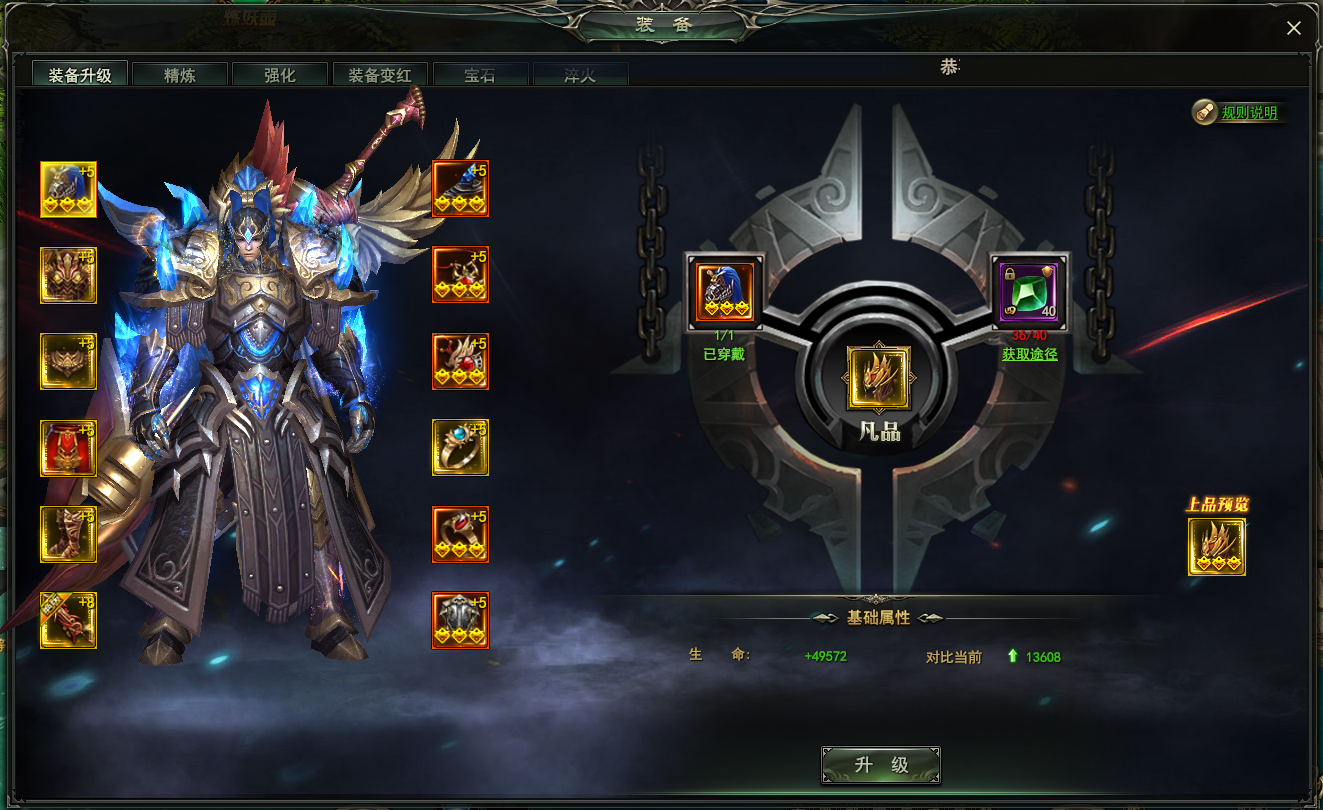Open the 淬火 tab

[580, 75]
